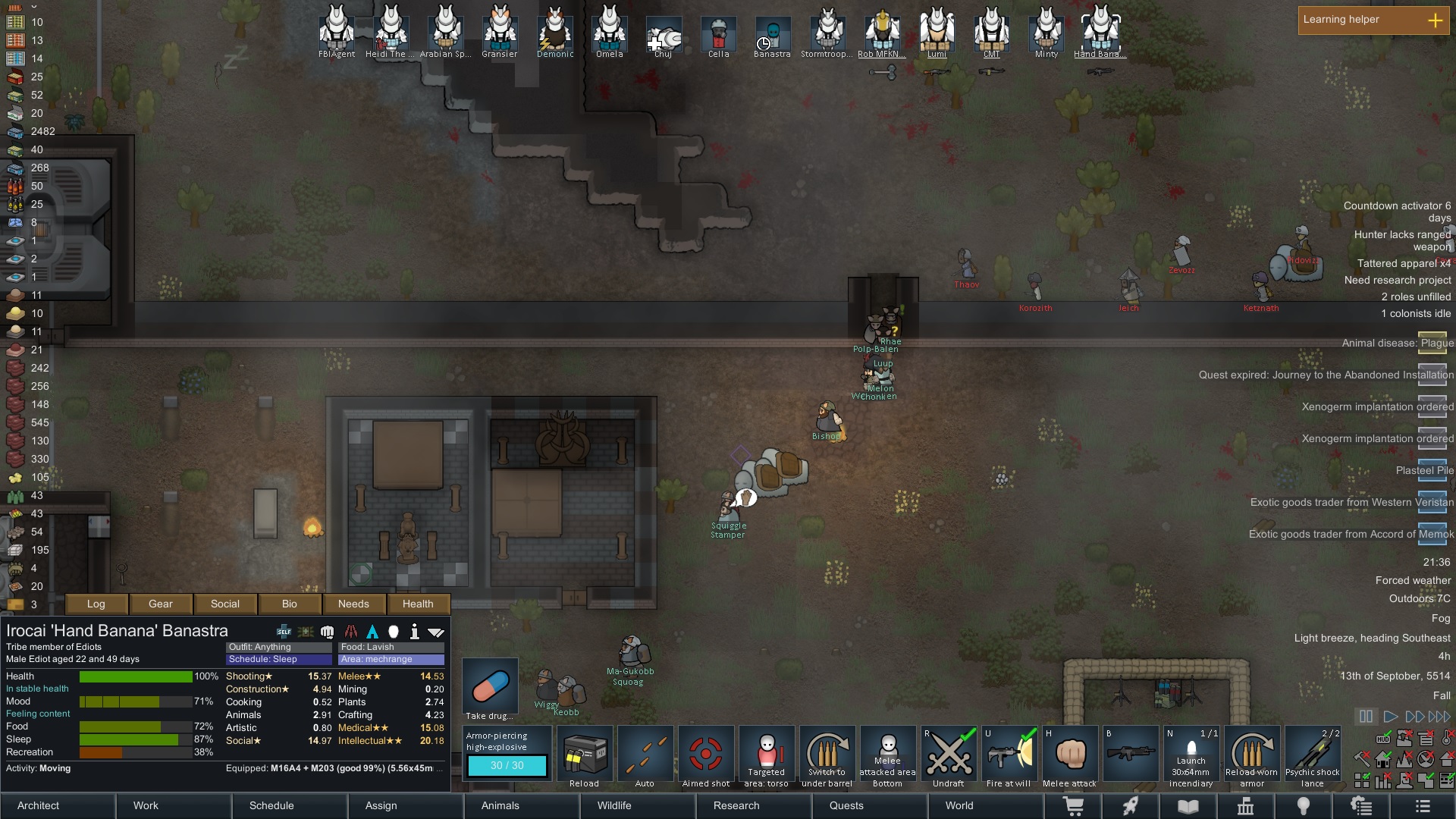This screenshot has width=1456, height=819.
Task: Open the Bio tab
Action: pyautogui.click(x=290, y=604)
